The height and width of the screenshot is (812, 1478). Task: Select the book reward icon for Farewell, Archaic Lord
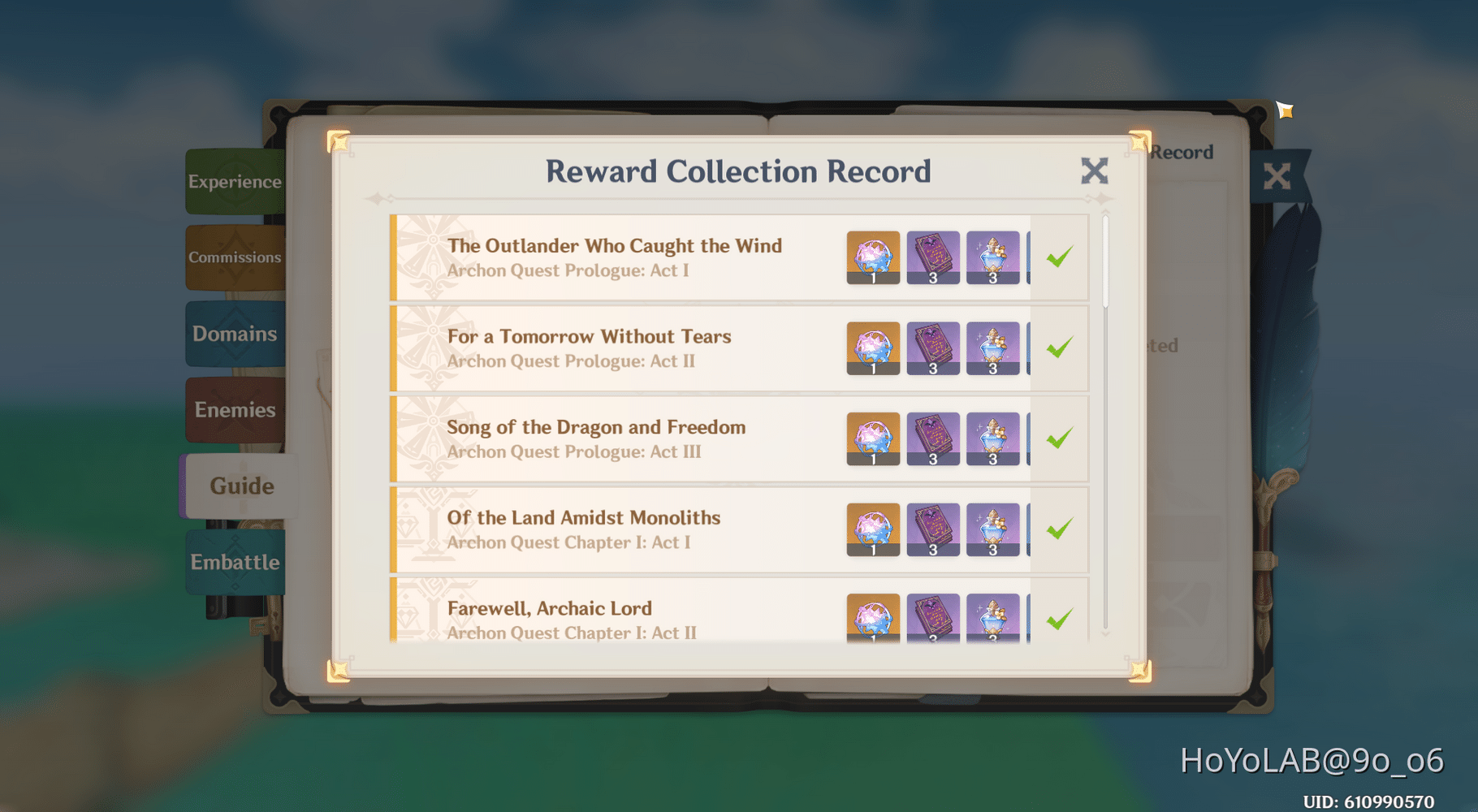click(932, 619)
